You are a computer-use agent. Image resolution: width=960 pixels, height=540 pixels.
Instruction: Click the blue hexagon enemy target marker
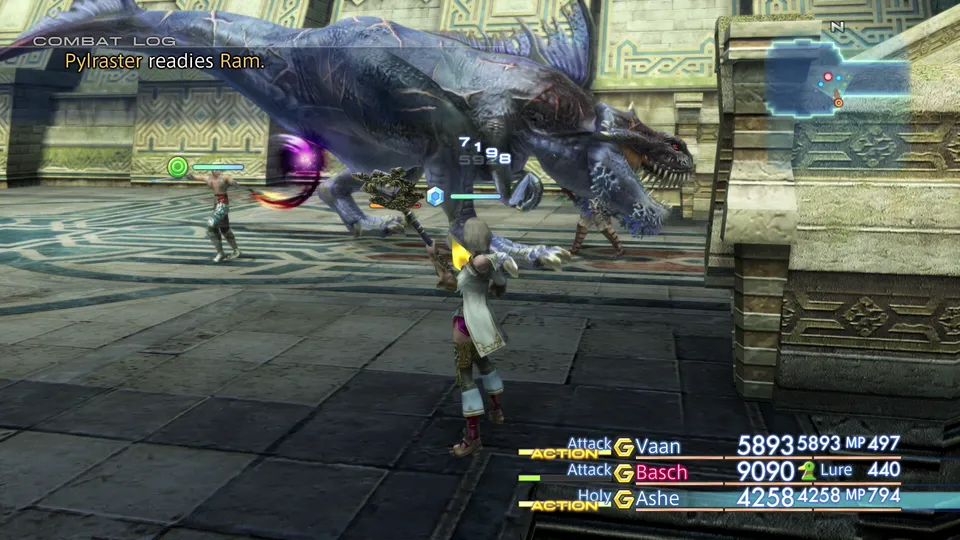pos(435,196)
